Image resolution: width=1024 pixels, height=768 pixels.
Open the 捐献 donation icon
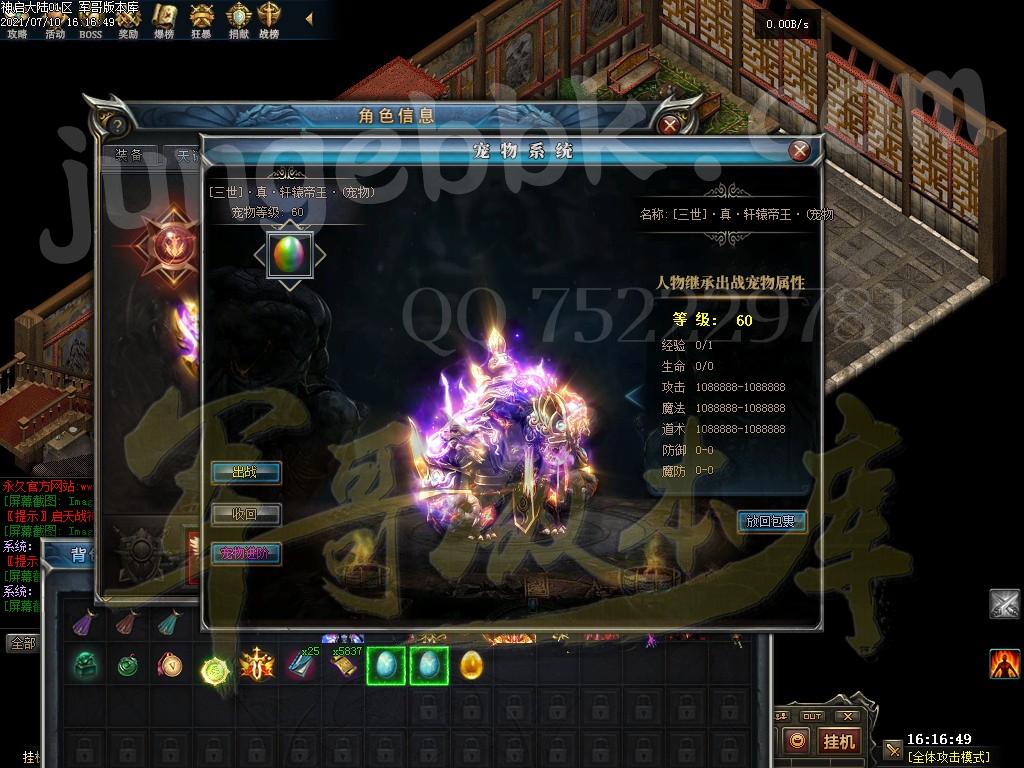(238, 18)
